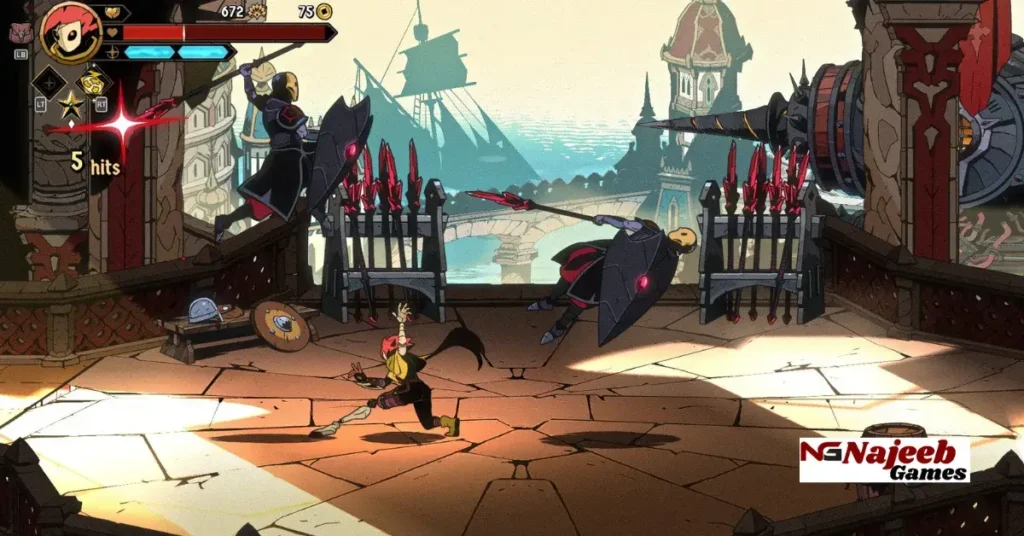Select the dark diamond ability slot
Image resolution: width=1024 pixels, height=536 pixels.
tap(49, 81)
